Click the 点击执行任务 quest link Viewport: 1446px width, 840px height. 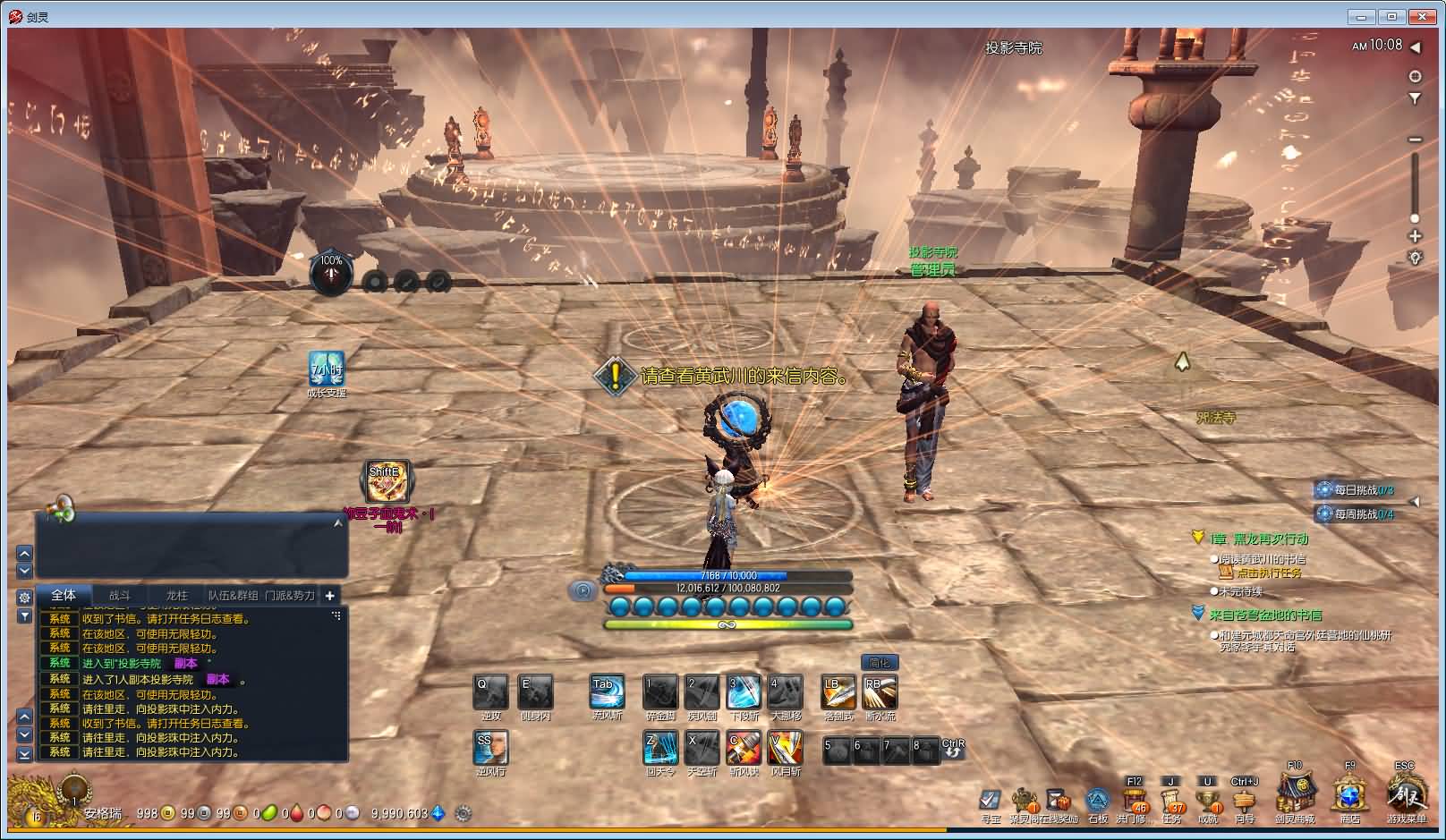1269,573
